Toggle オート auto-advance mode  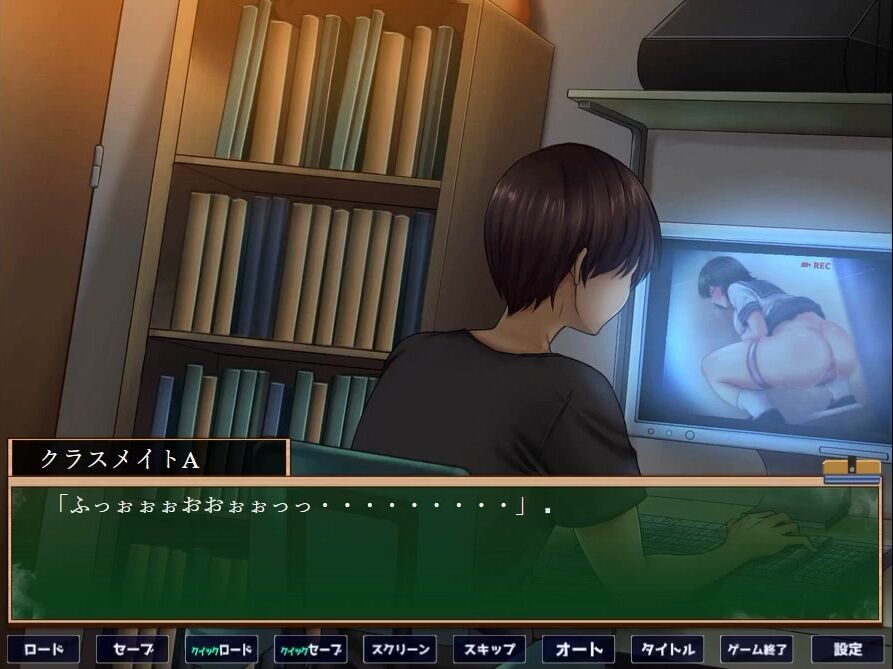[x=578, y=649]
